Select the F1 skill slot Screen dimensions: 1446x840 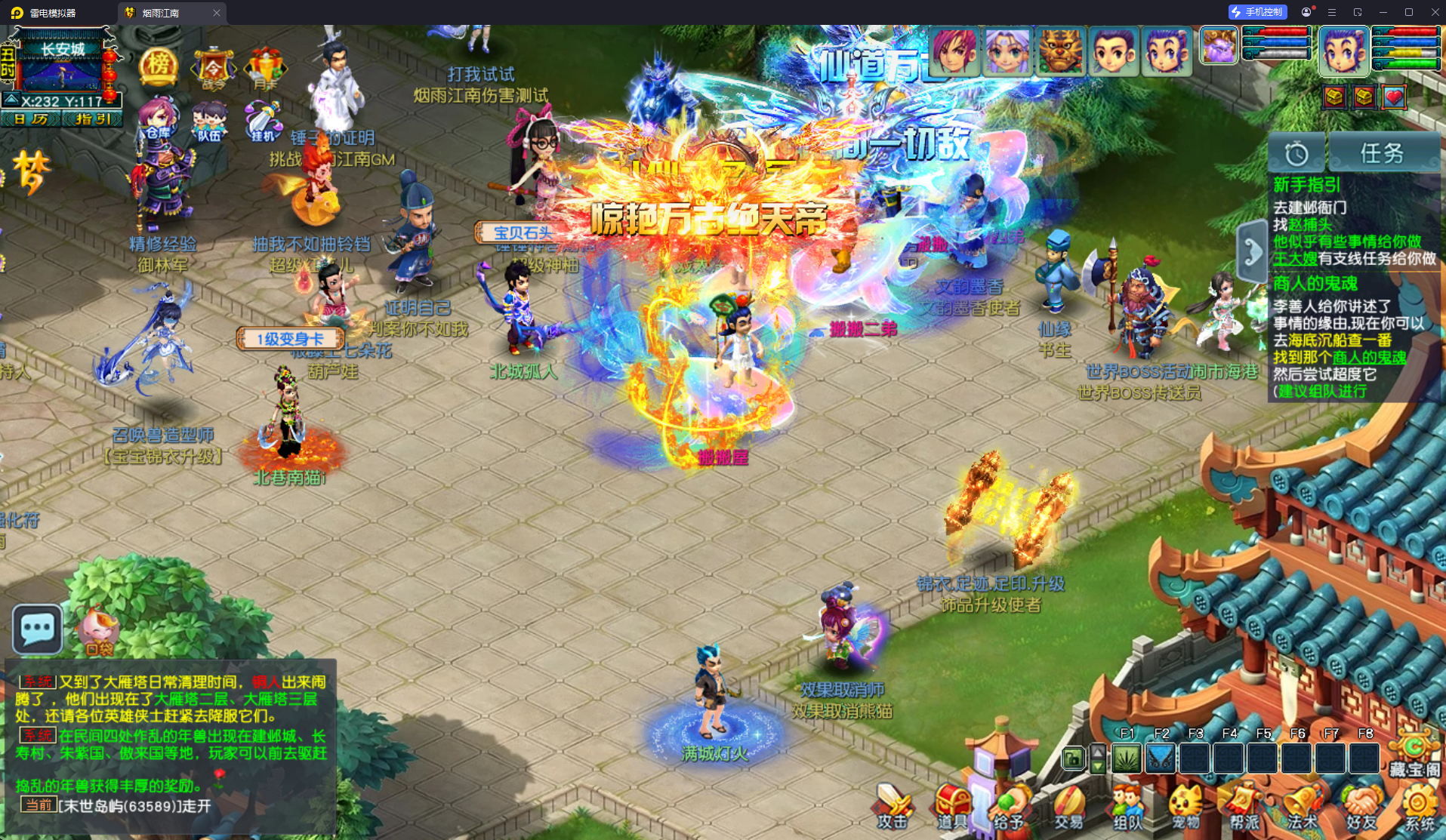1126,758
